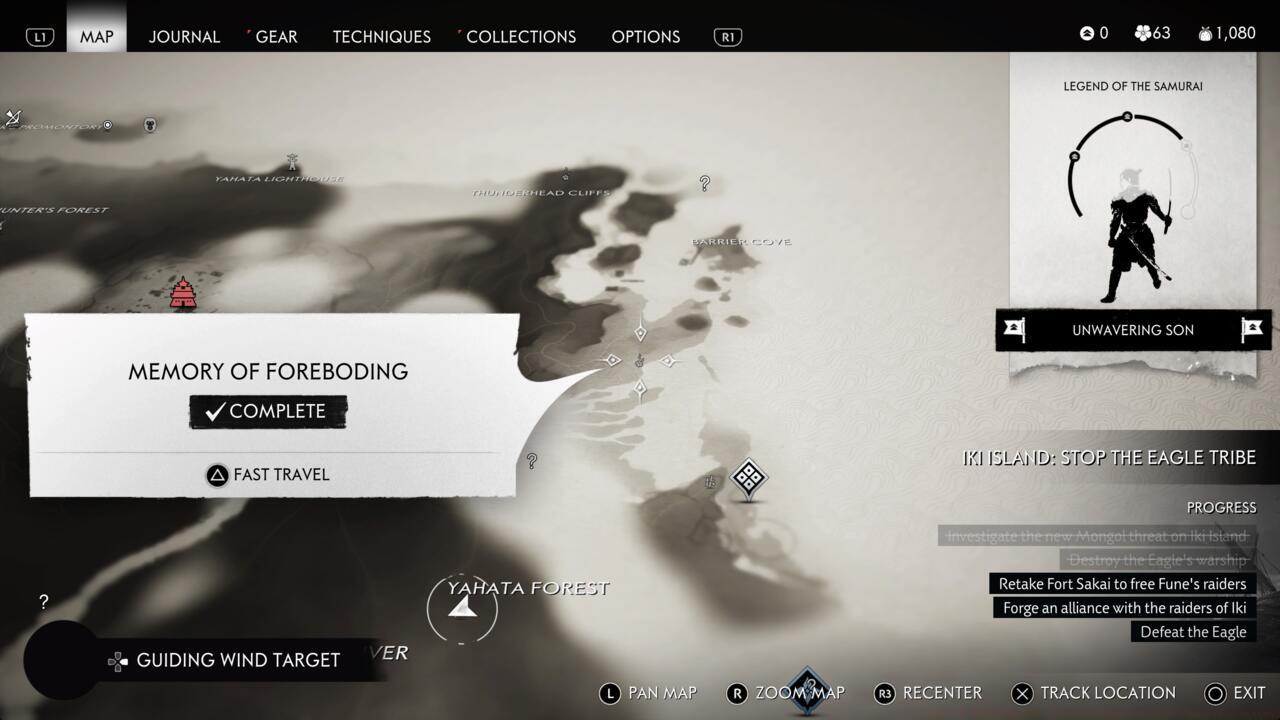This screenshot has width=1280, height=720.
Task: Select the question mark above Barrier Cove
Action: pos(705,183)
